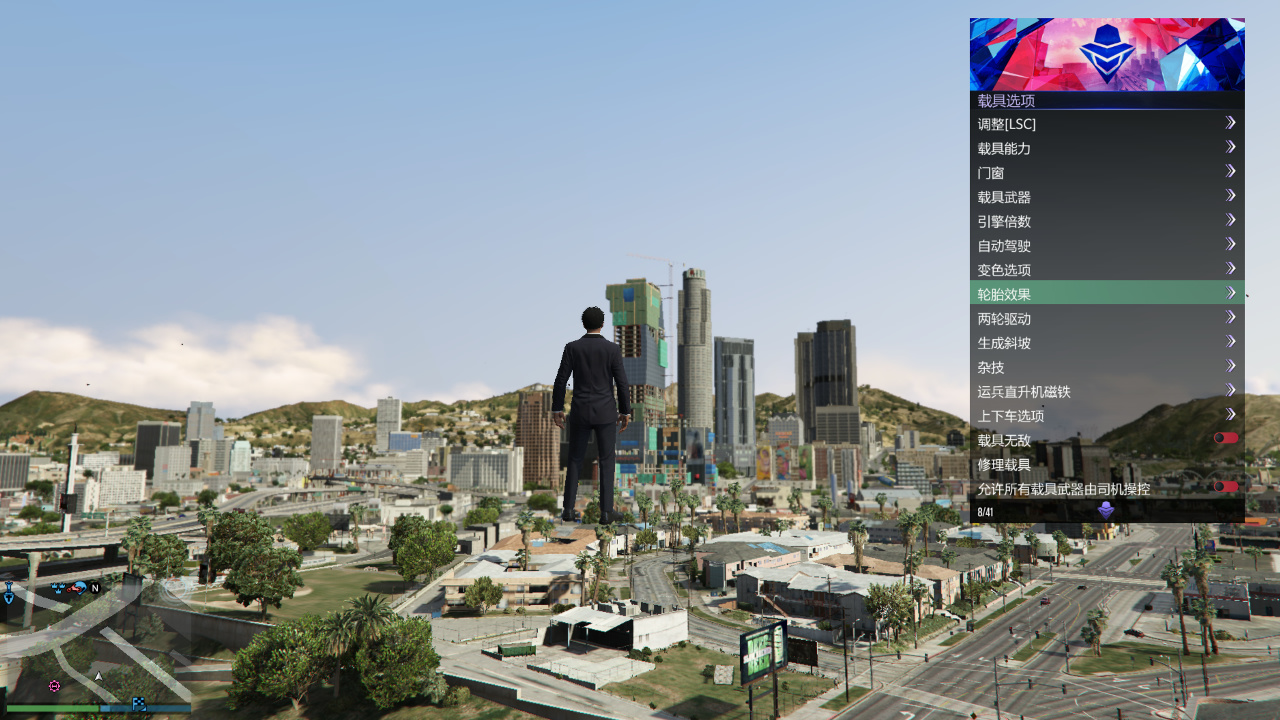This screenshot has width=1280, height=720.
Task: Click the shield logo in the menu banner
Action: (x=1106, y=52)
